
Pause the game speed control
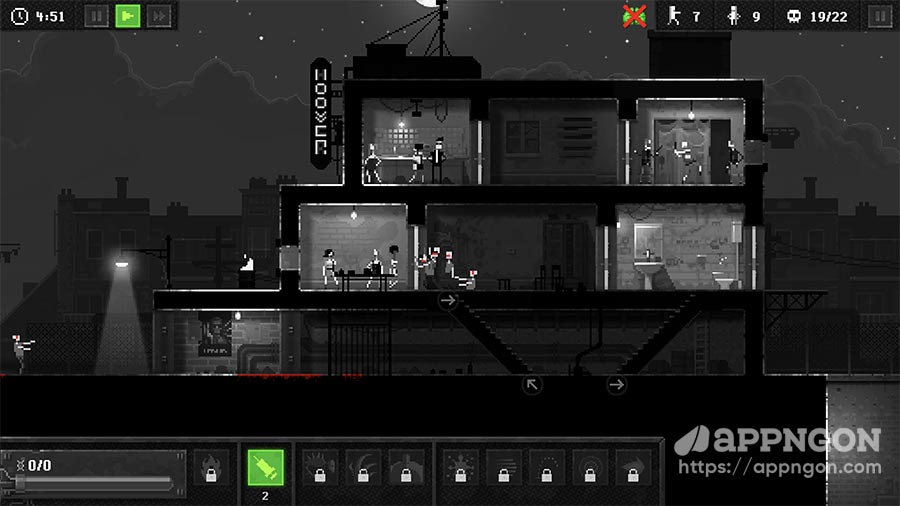[96, 16]
